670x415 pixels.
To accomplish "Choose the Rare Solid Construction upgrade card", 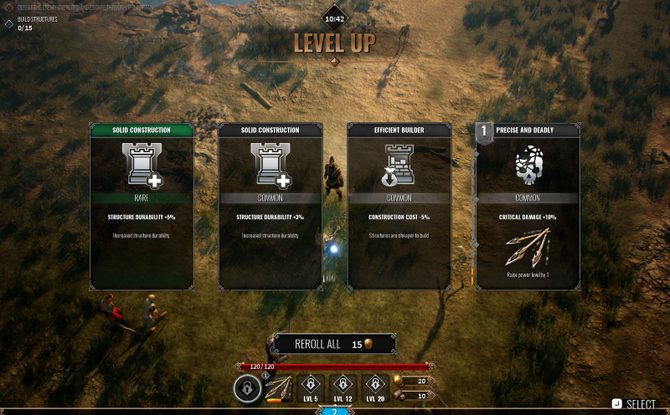I will point(142,207).
